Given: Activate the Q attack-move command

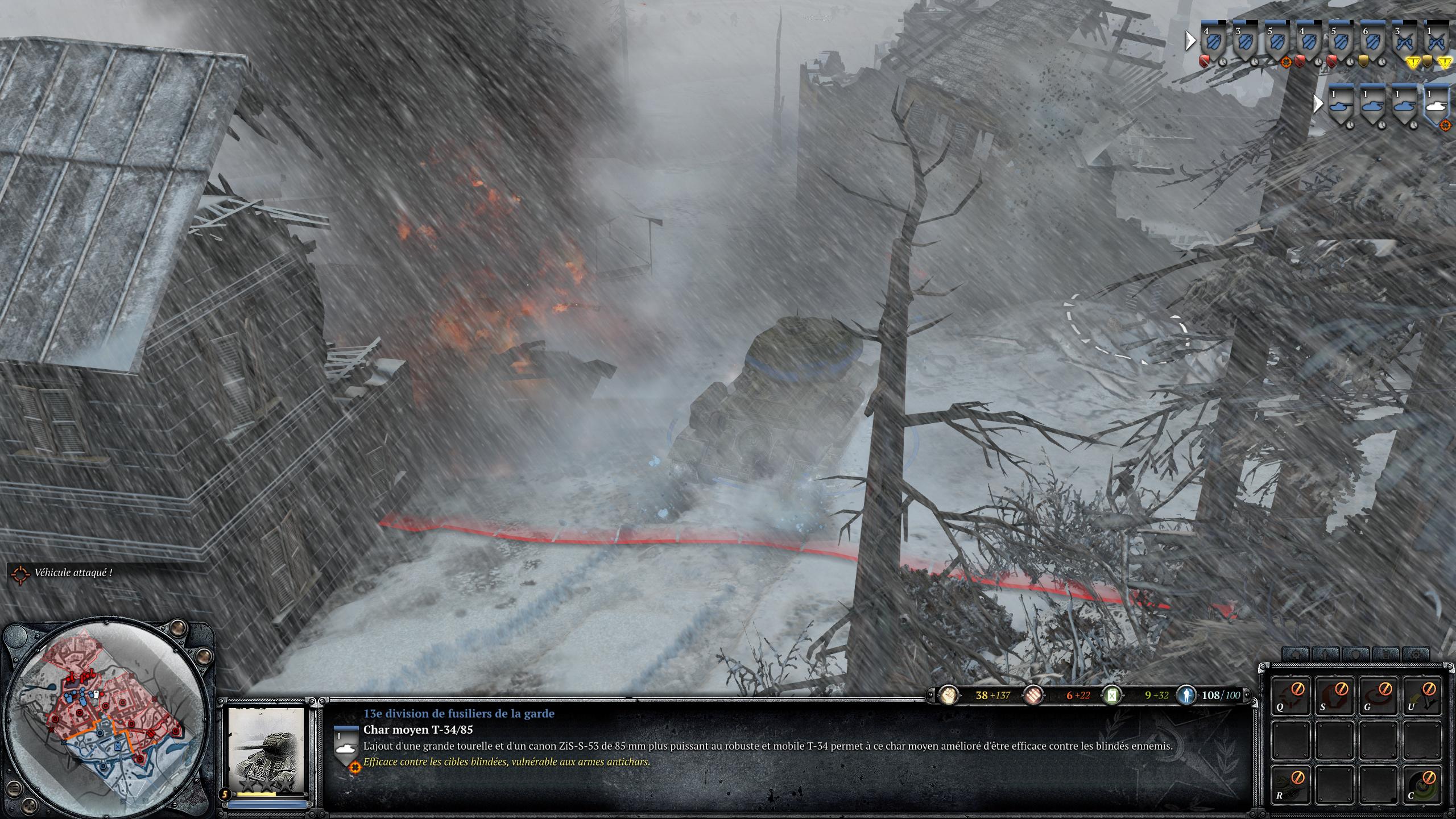Looking at the screenshot, I should point(1292,694).
